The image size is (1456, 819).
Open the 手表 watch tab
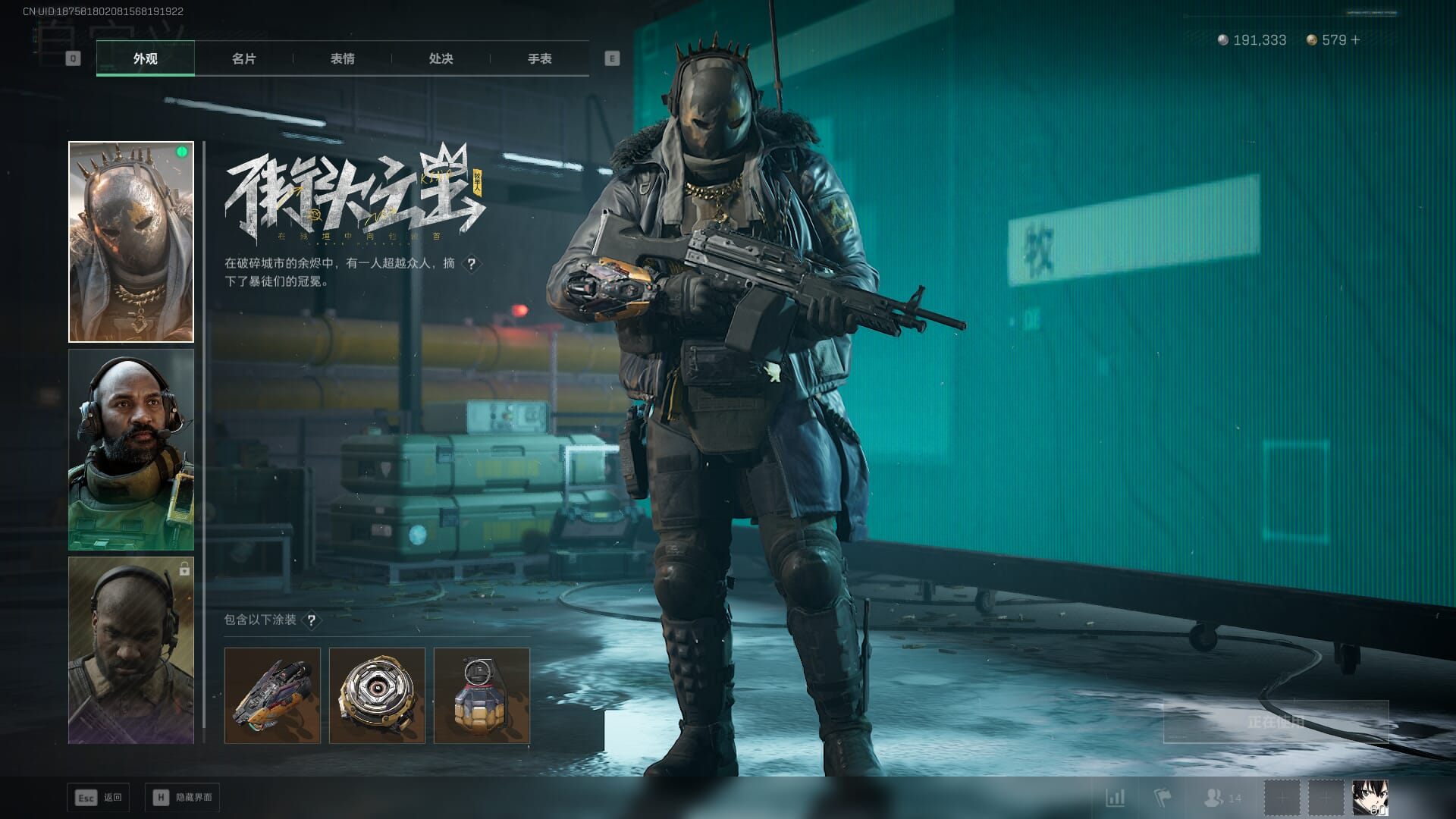pyautogui.click(x=539, y=58)
